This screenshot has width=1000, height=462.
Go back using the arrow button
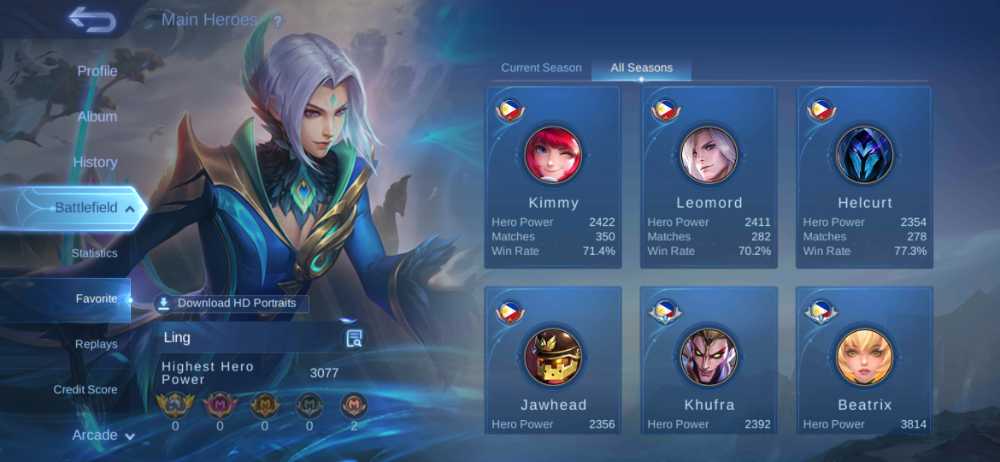(92, 20)
